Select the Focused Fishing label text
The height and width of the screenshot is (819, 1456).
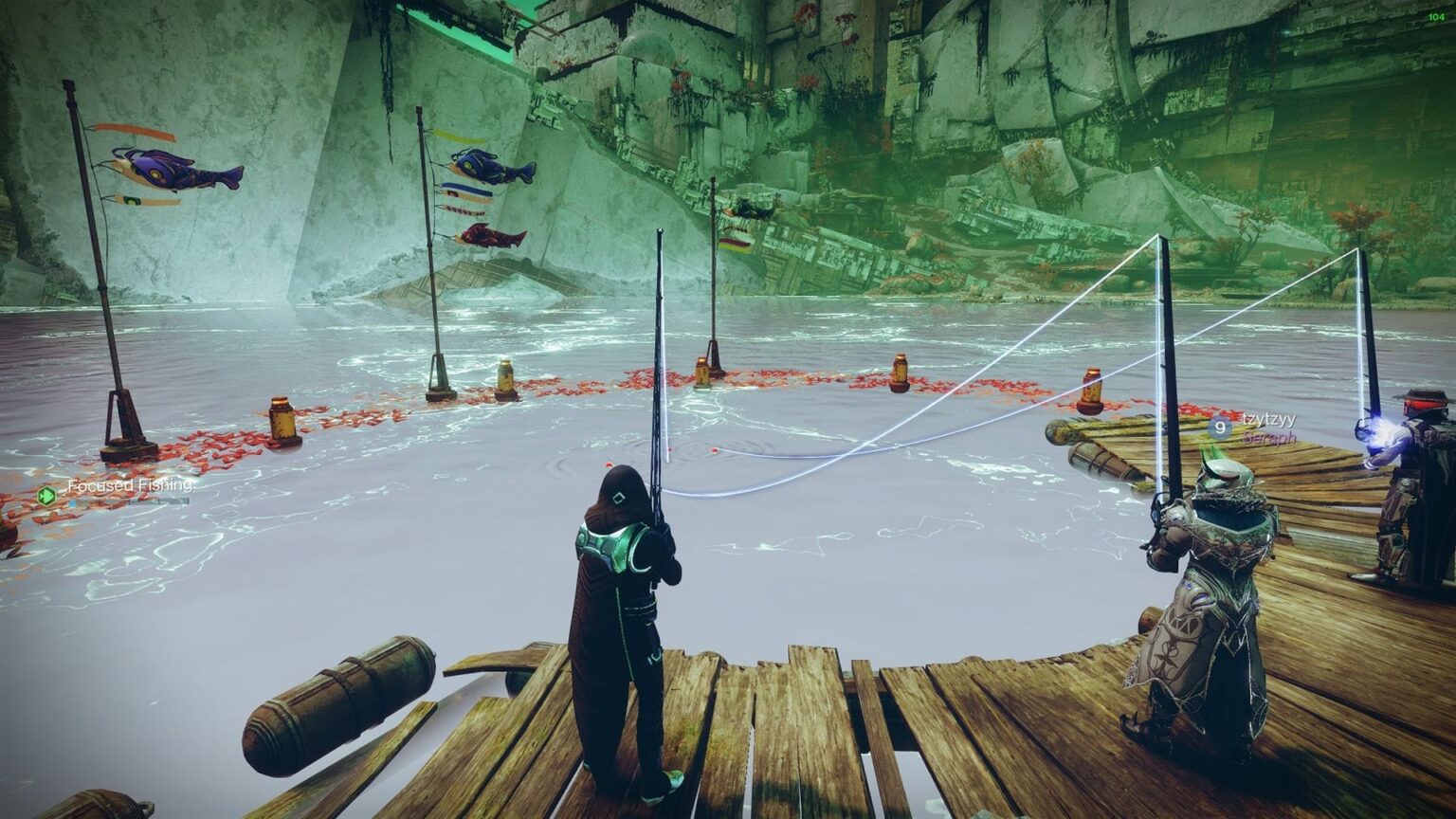pos(130,485)
